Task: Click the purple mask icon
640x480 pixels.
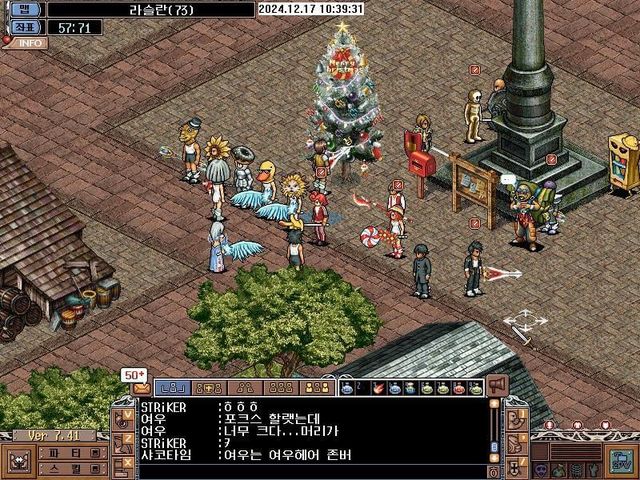Action: tap(542, 468)
